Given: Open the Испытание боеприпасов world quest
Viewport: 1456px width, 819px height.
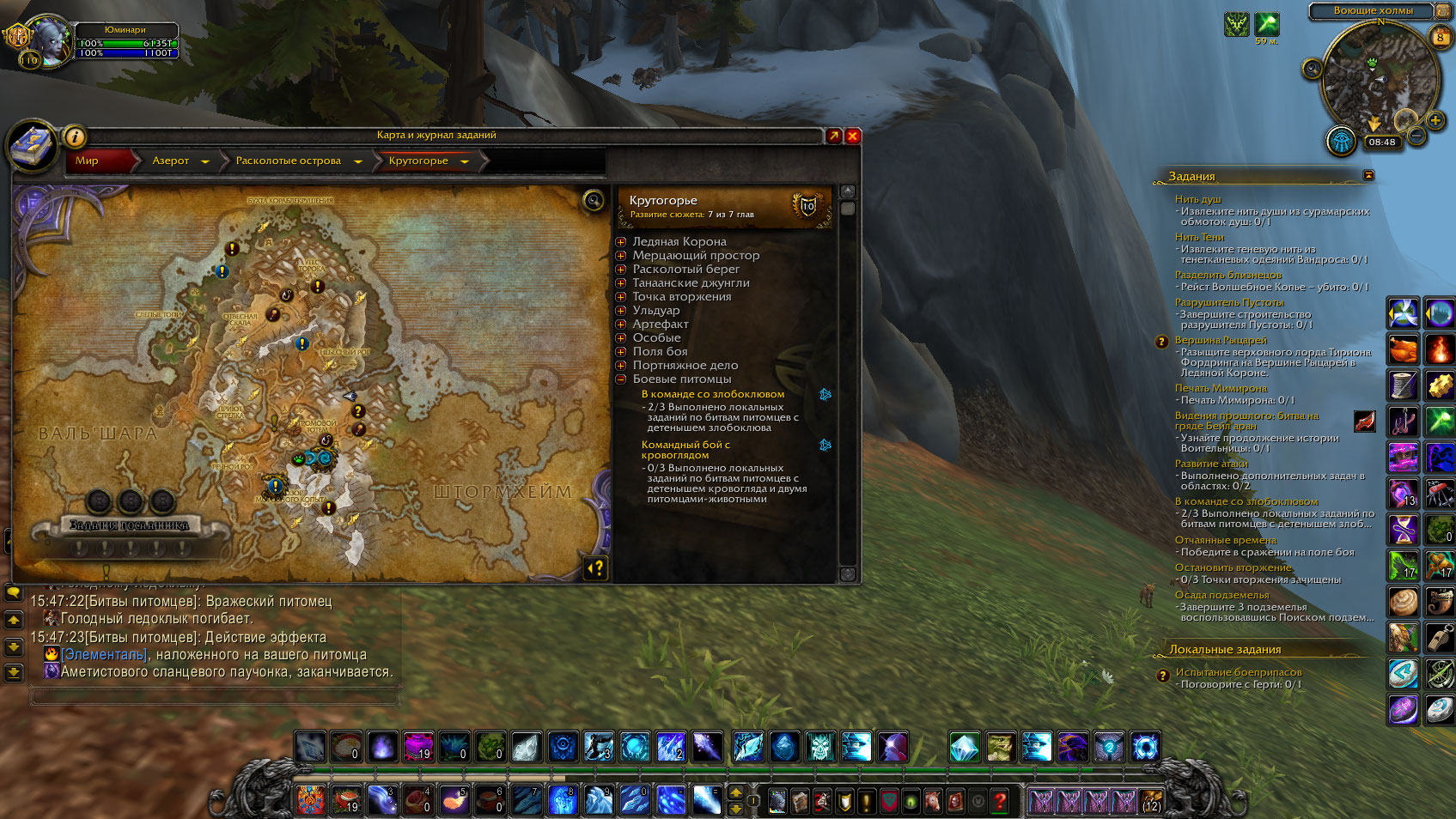Looking at the screenshot, I should click(1238, 672).
